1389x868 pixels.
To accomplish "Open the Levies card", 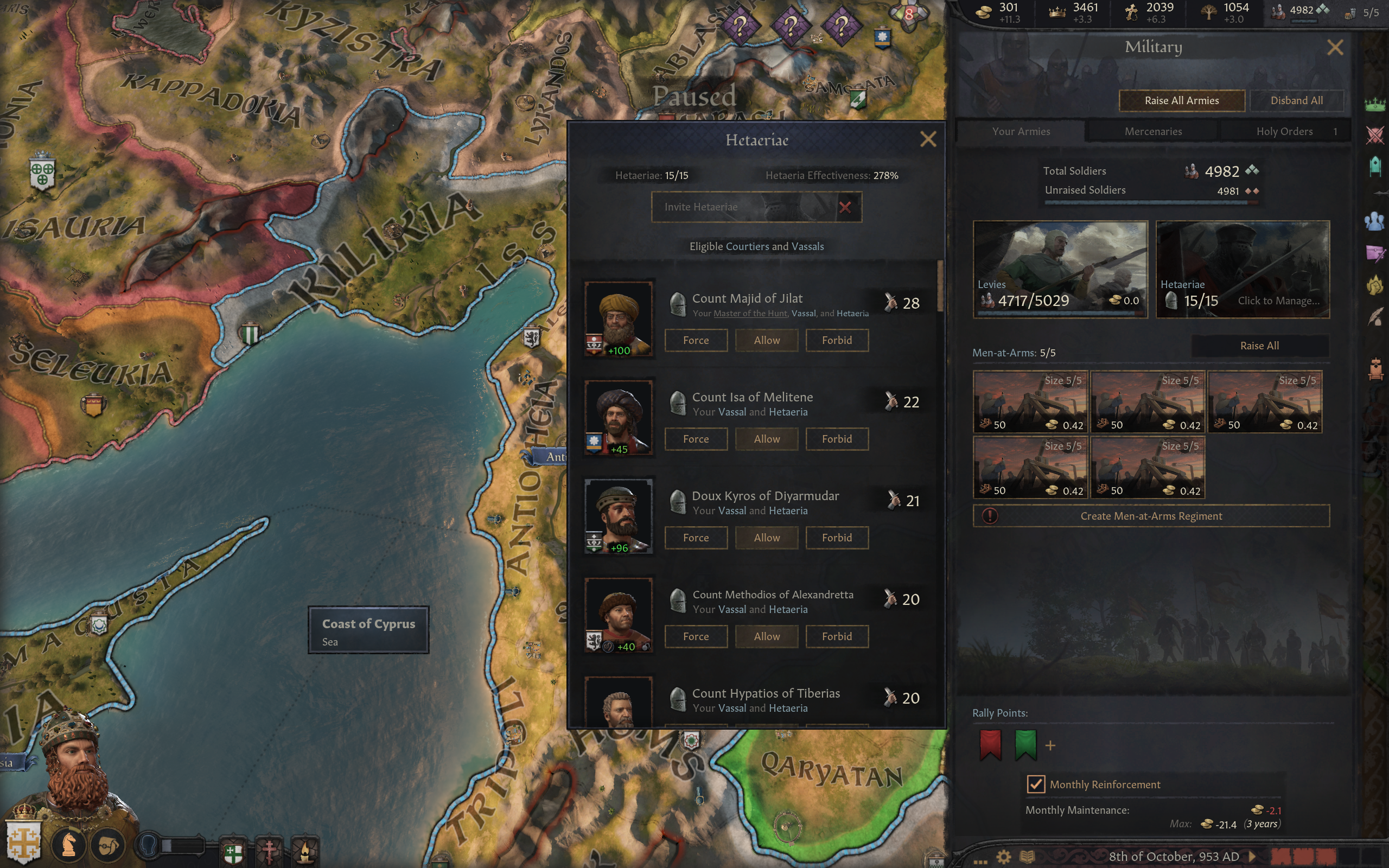I will 1060,269.
